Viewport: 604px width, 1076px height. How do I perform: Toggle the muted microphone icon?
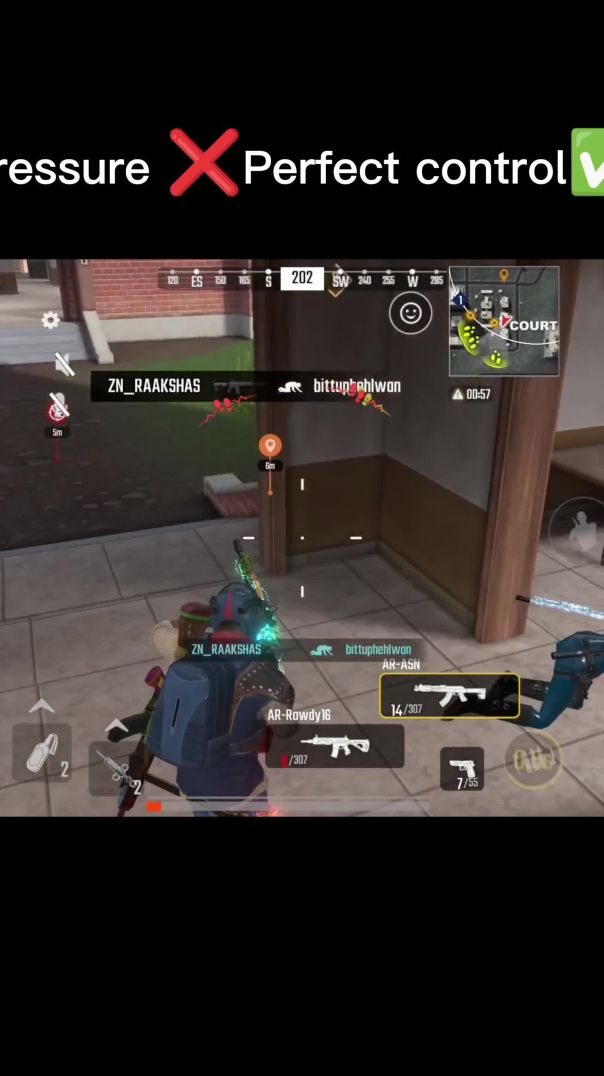pos(58,406)
